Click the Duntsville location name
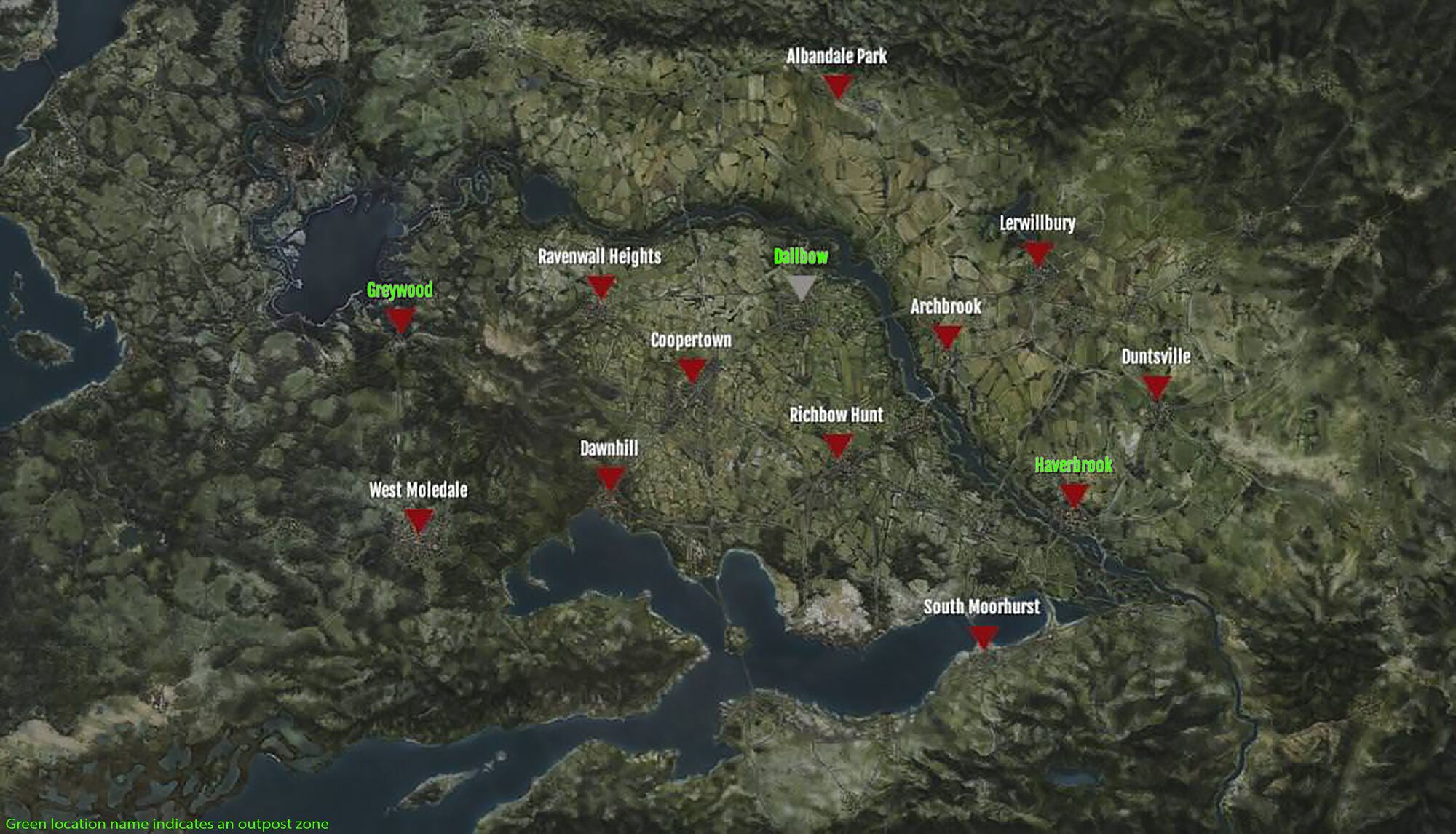This screenshot has height=834, width=1456. click(1155, 357)
